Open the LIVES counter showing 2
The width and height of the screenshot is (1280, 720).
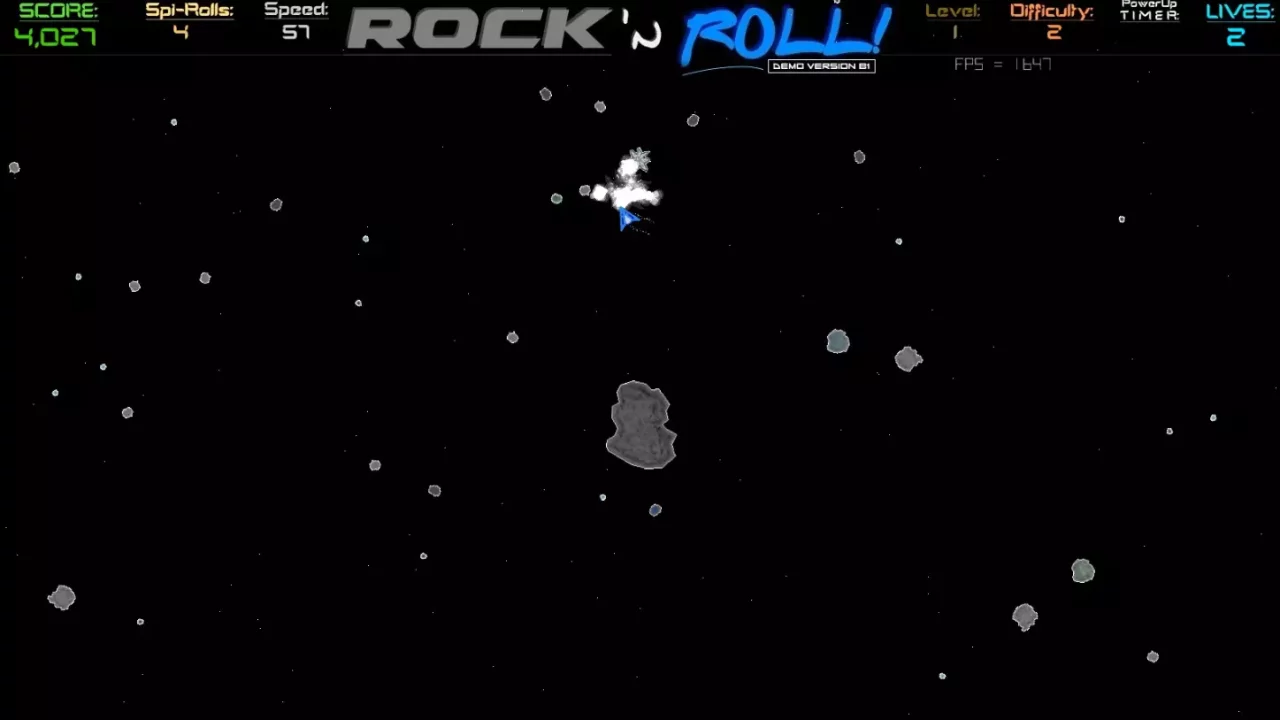(x=1239, y=22)
